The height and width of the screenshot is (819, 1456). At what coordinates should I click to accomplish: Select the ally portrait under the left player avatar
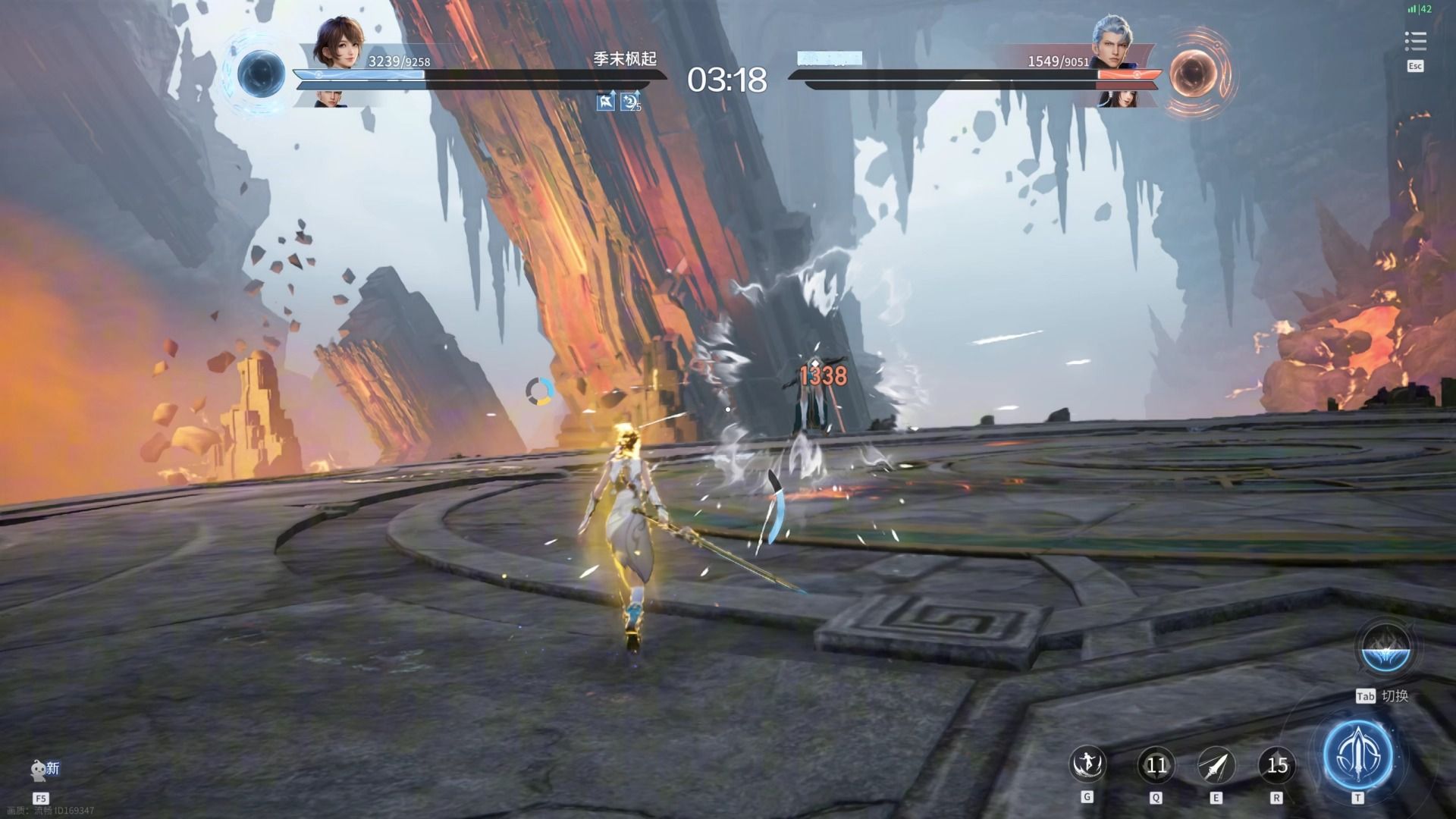click(x=330, y=99)
